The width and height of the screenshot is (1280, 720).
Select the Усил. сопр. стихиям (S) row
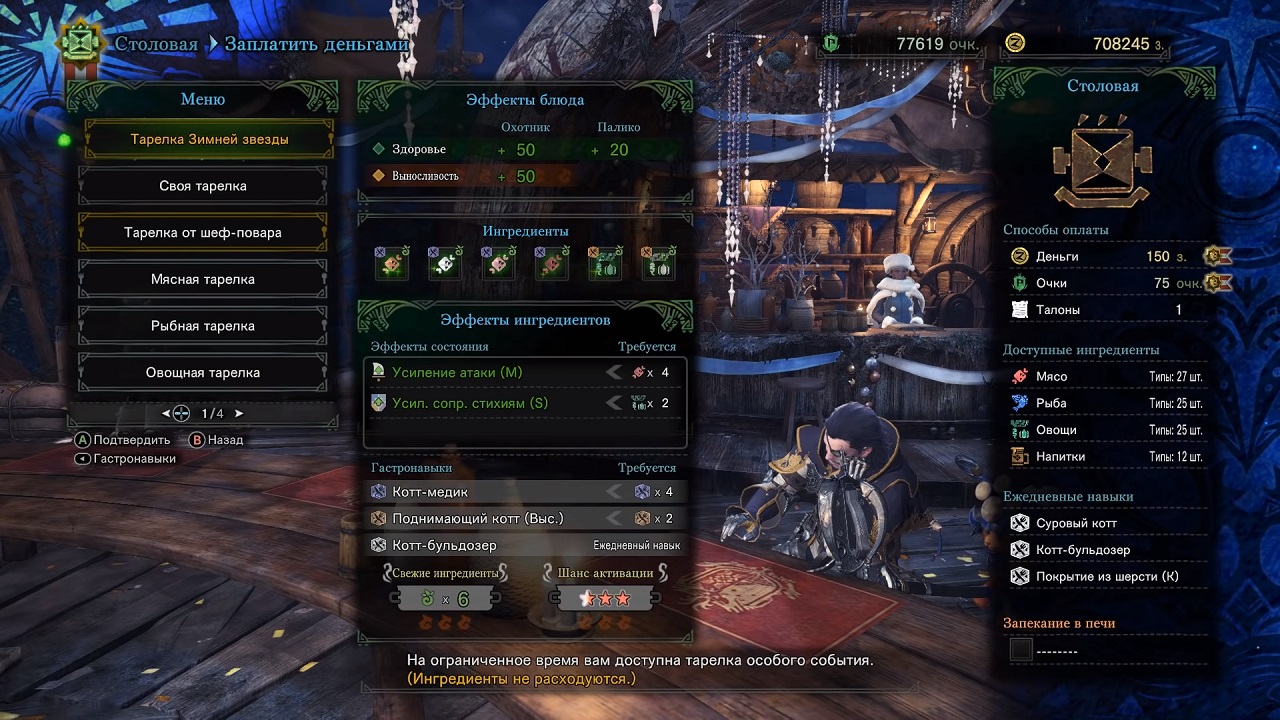[x=524, y=403]
